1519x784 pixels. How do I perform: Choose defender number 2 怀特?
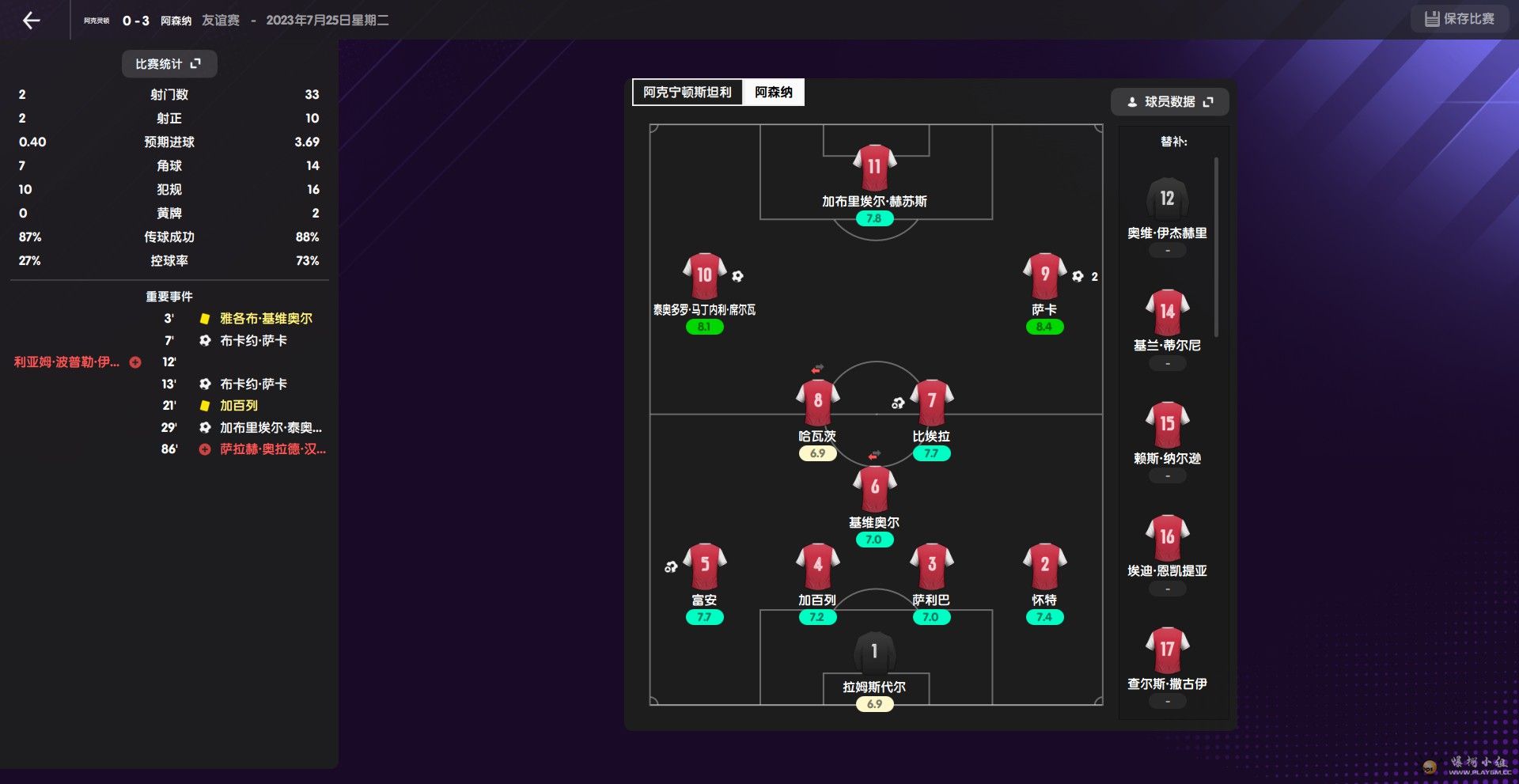click(1044, 566)
